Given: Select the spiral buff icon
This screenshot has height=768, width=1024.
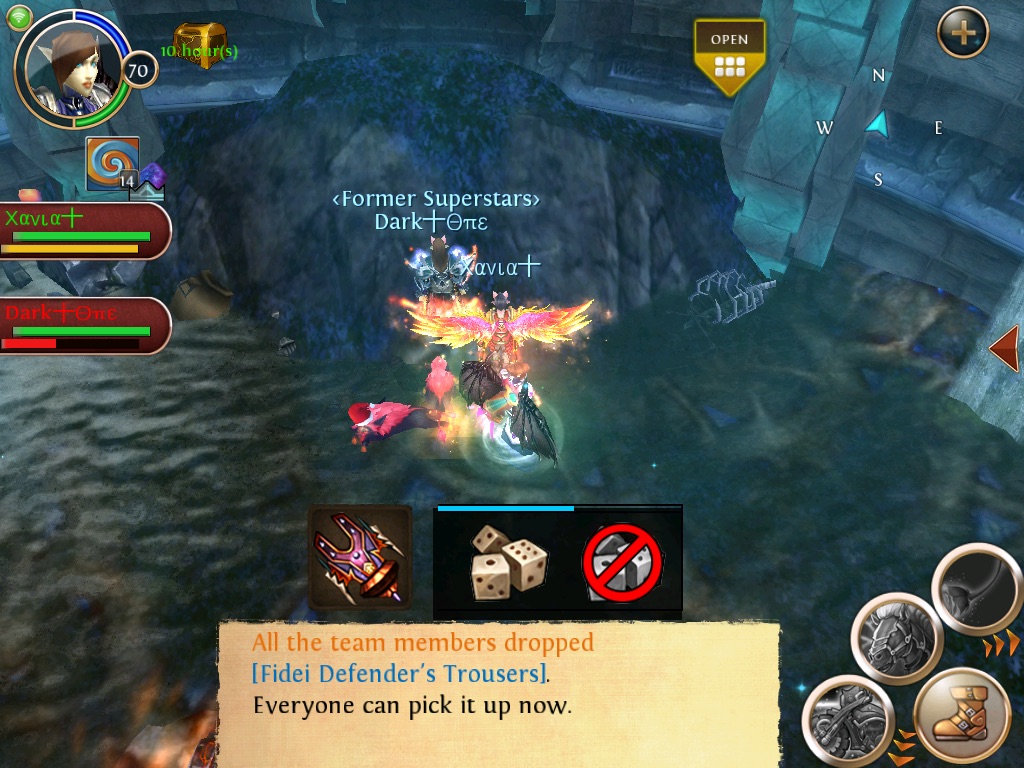Looking at the screenshot, I should 112,162.
